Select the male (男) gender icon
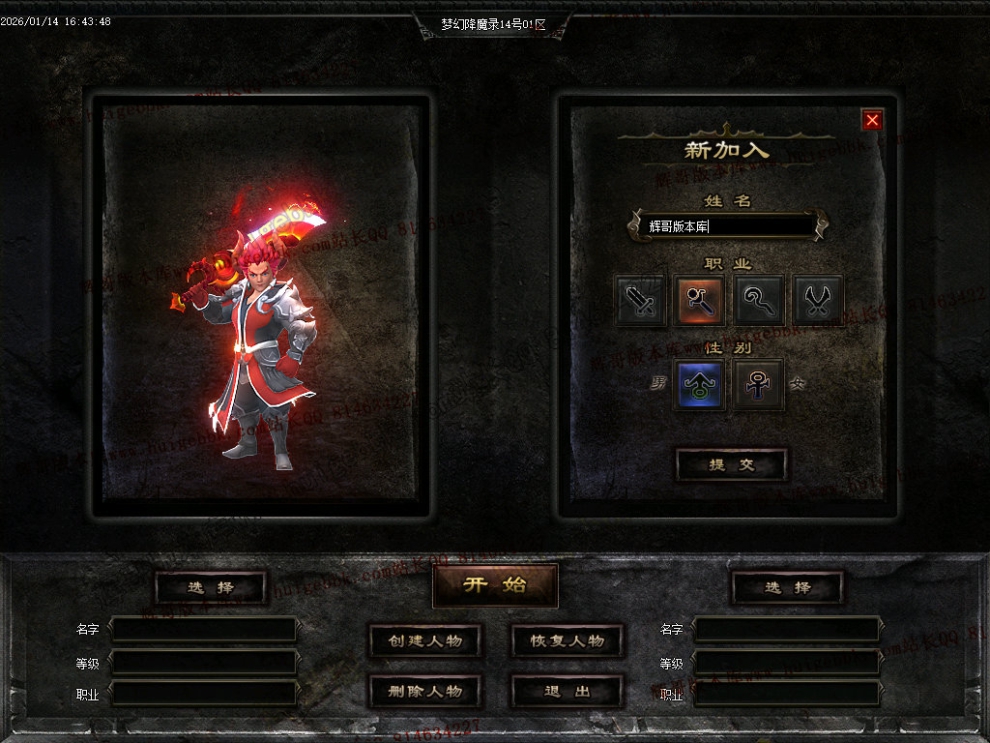 click(x=700, y=384)
